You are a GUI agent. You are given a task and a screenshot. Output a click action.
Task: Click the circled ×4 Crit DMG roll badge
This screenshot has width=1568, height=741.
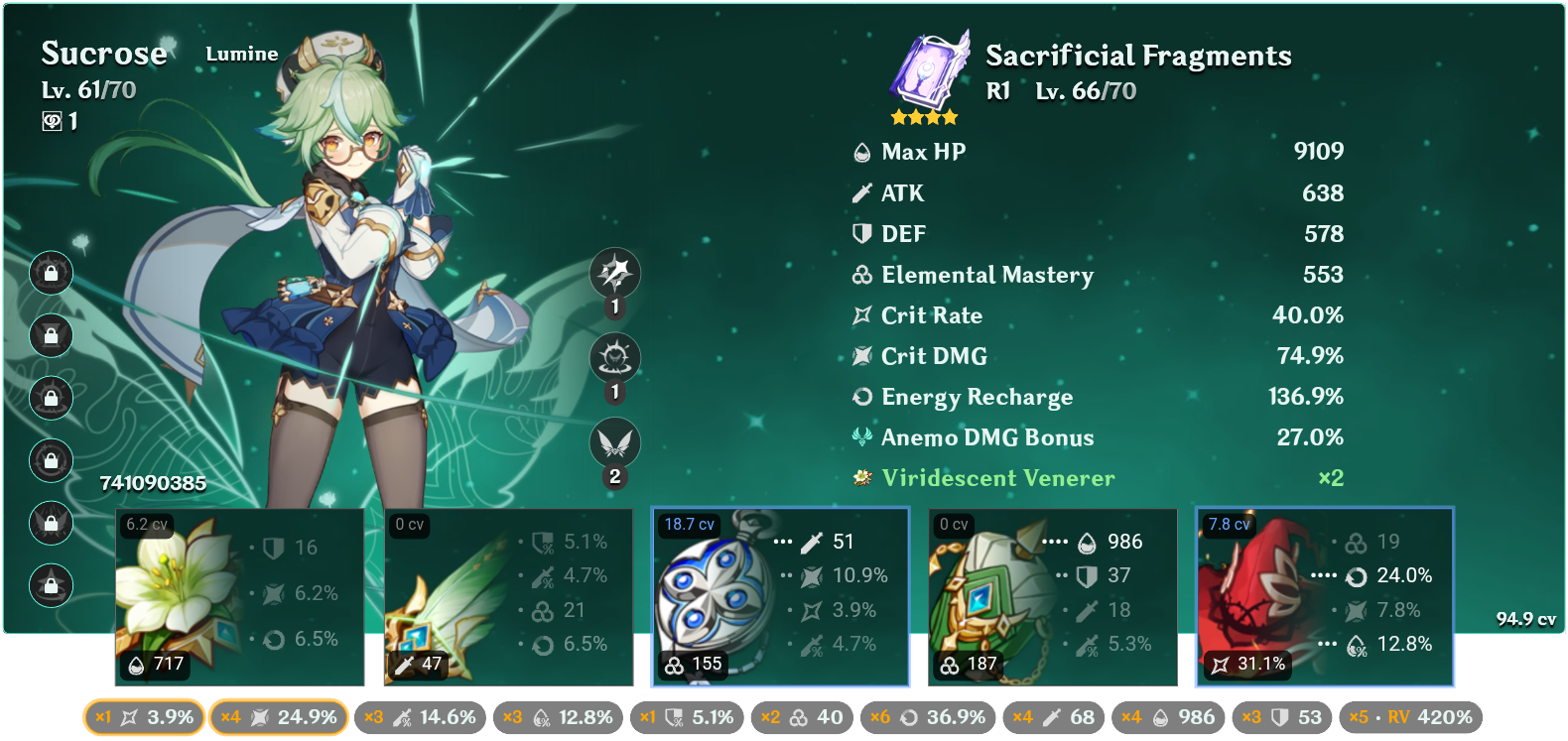[x=279, y=716]
